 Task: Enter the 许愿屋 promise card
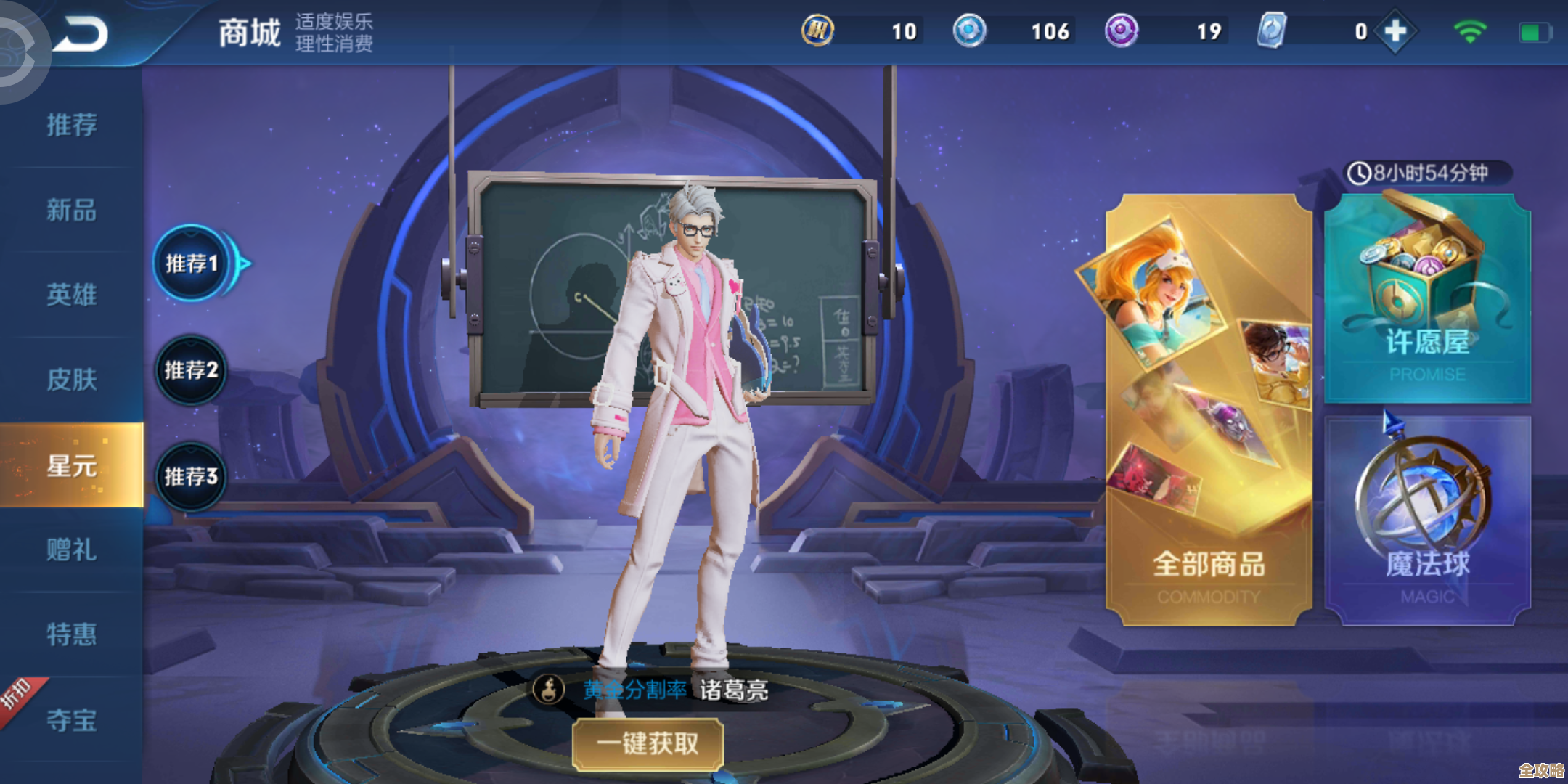click(1427, 298)
